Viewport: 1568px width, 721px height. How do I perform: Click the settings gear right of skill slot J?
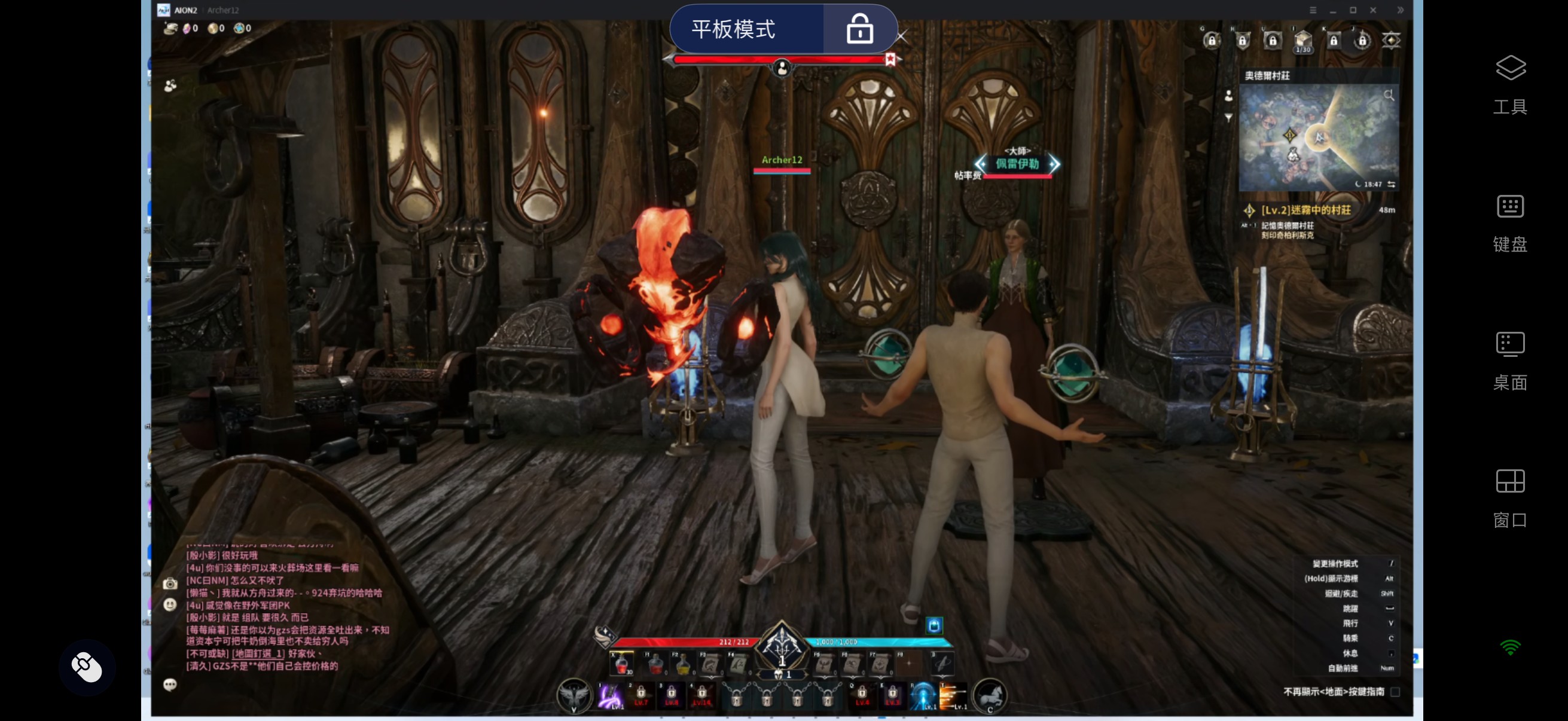point(1393,40)
